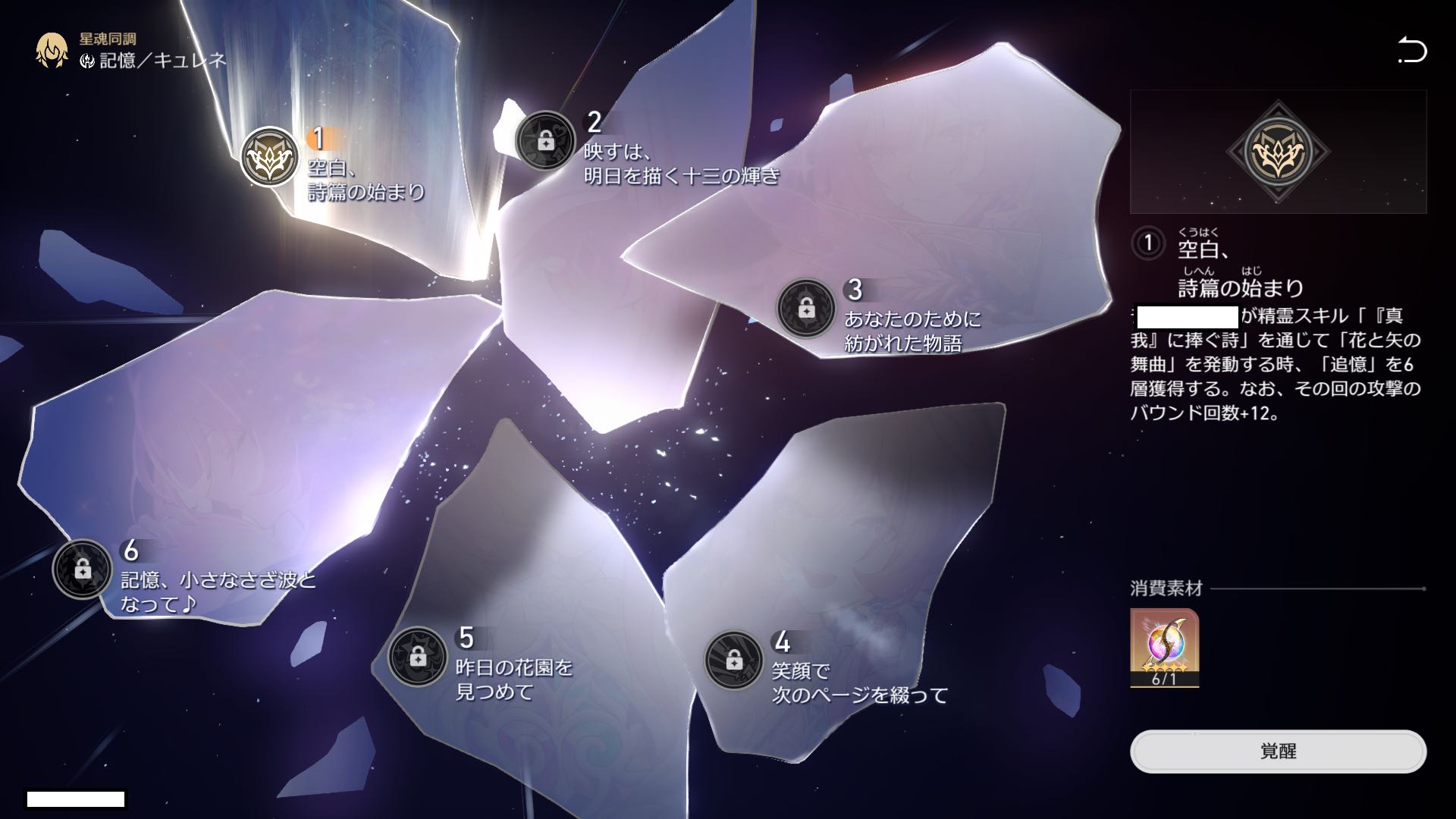The height and width of the screenshot is (819, 1456).
Task: Tap the 覚醒 awaken button
Action: (x=1278, y=751)
